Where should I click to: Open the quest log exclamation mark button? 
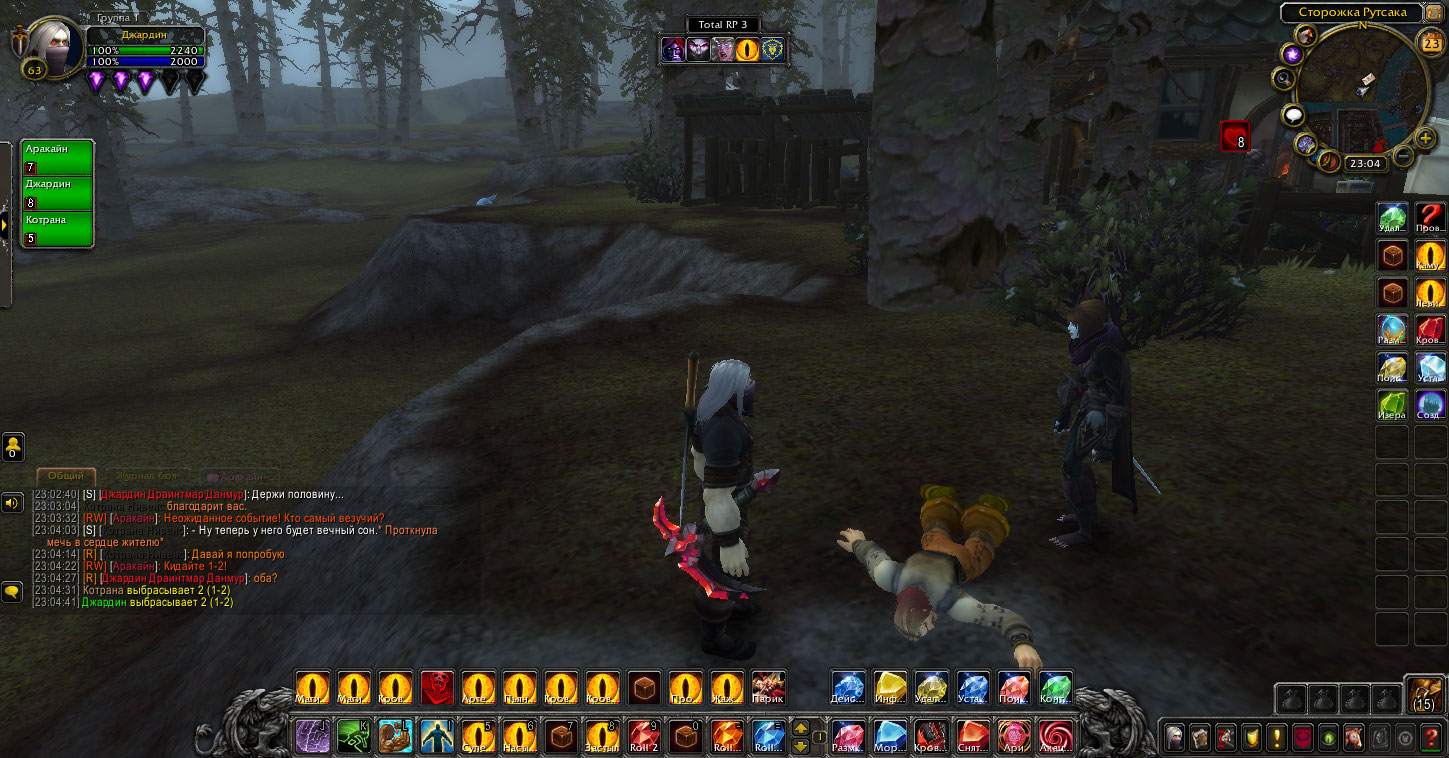[1278, 738]
